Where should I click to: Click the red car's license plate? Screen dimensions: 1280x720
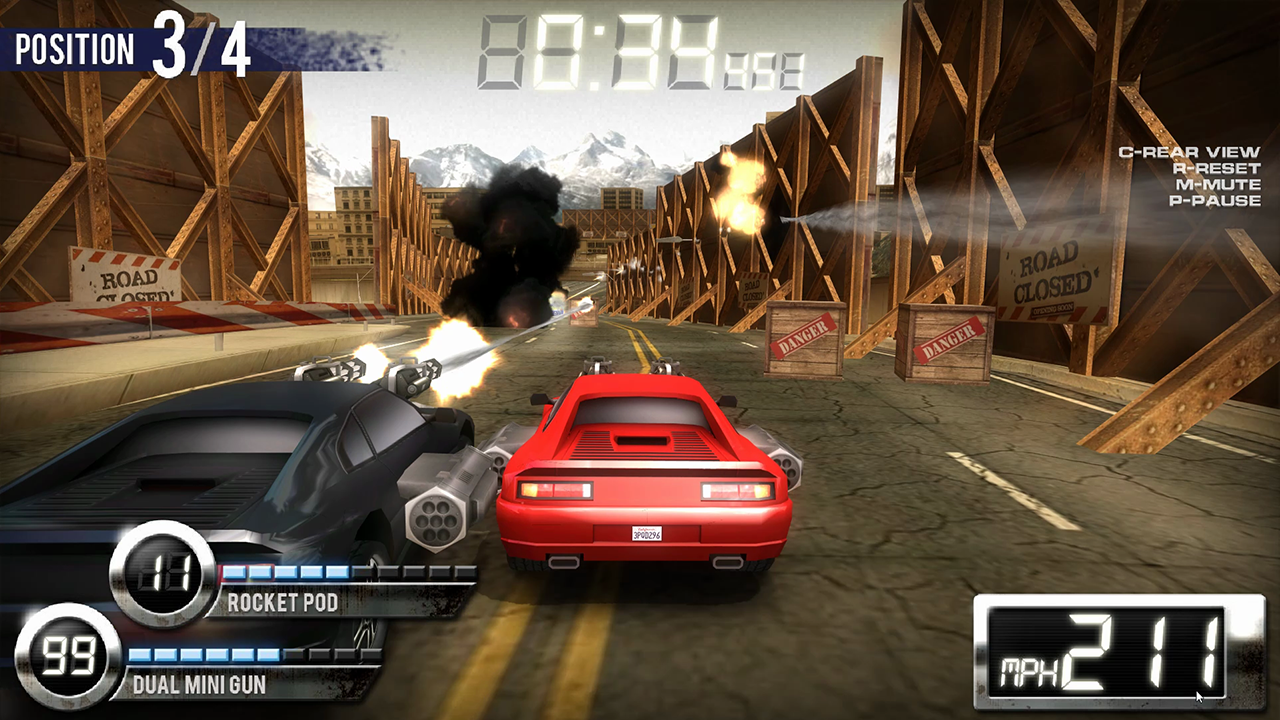coord(647,532)
